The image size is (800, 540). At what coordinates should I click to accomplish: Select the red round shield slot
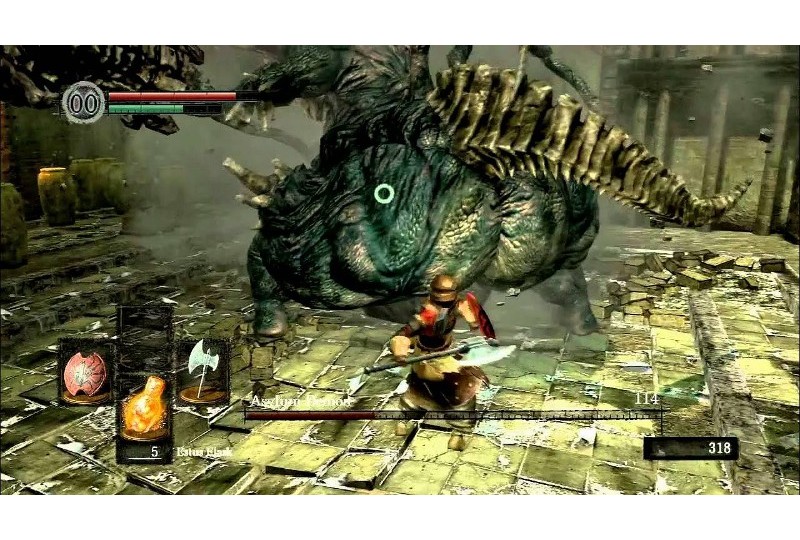(x=86, y=372)
